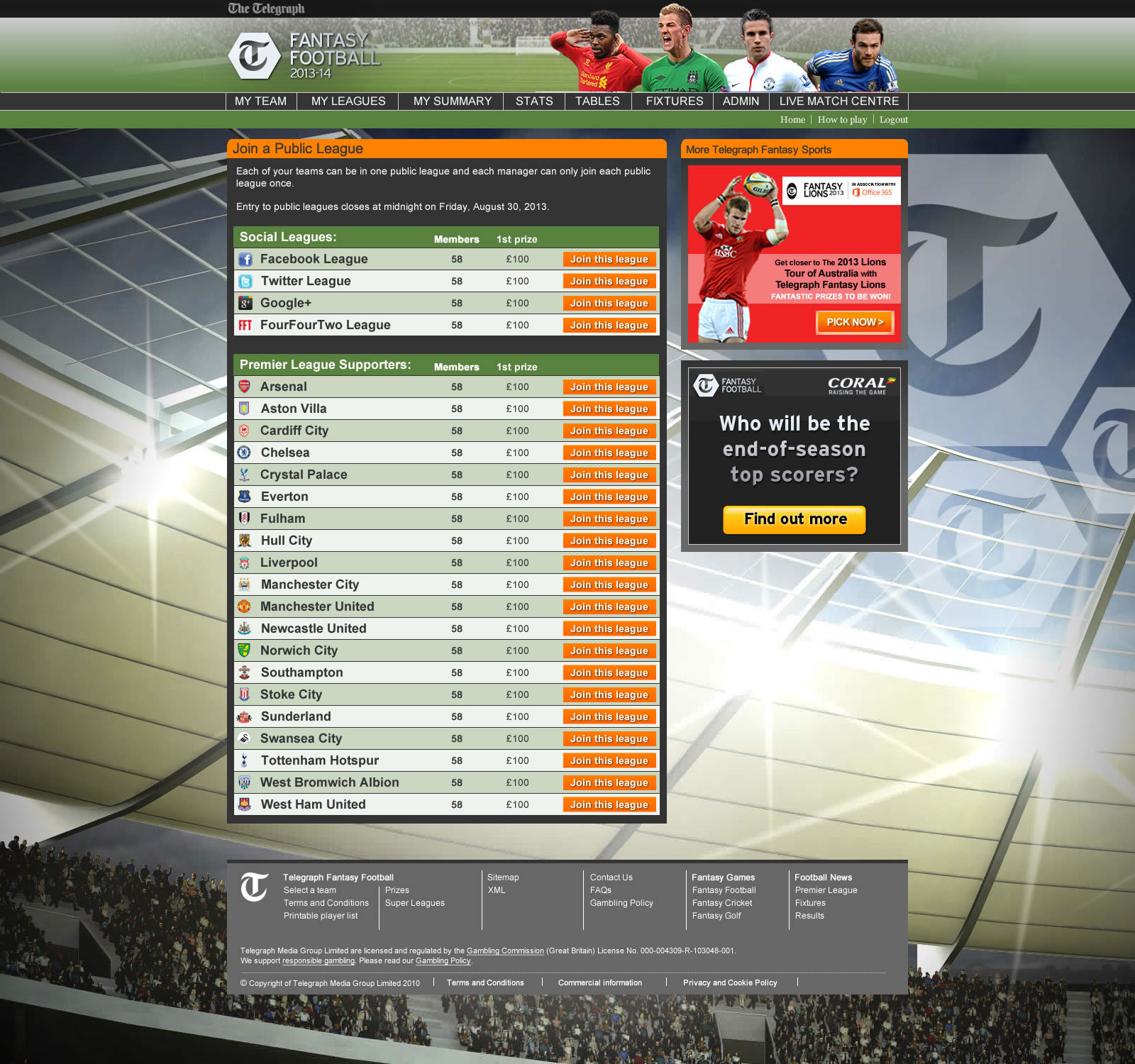Open the MY TEAM tab

[260, 101]
